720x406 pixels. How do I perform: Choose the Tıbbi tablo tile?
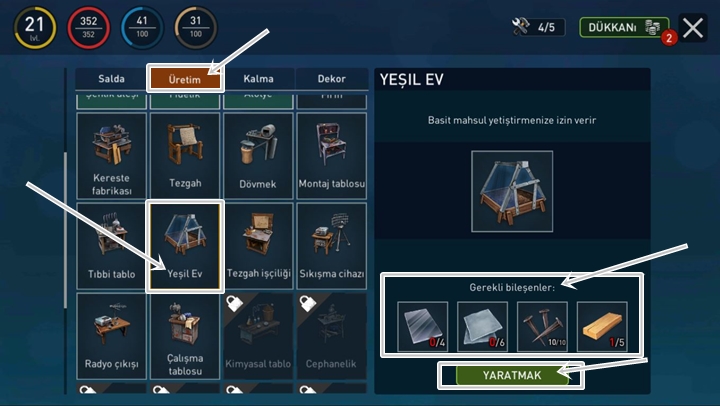coord(111,245)
